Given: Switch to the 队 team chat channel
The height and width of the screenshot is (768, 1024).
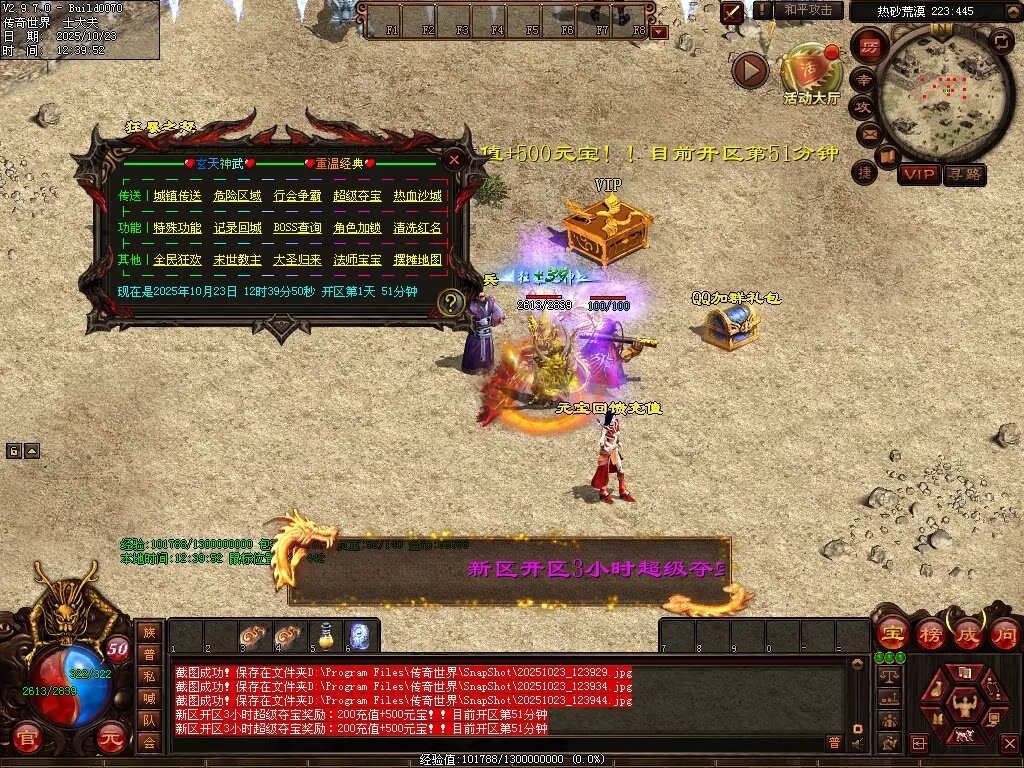Looking at the screenshot, I should point(148,719).
